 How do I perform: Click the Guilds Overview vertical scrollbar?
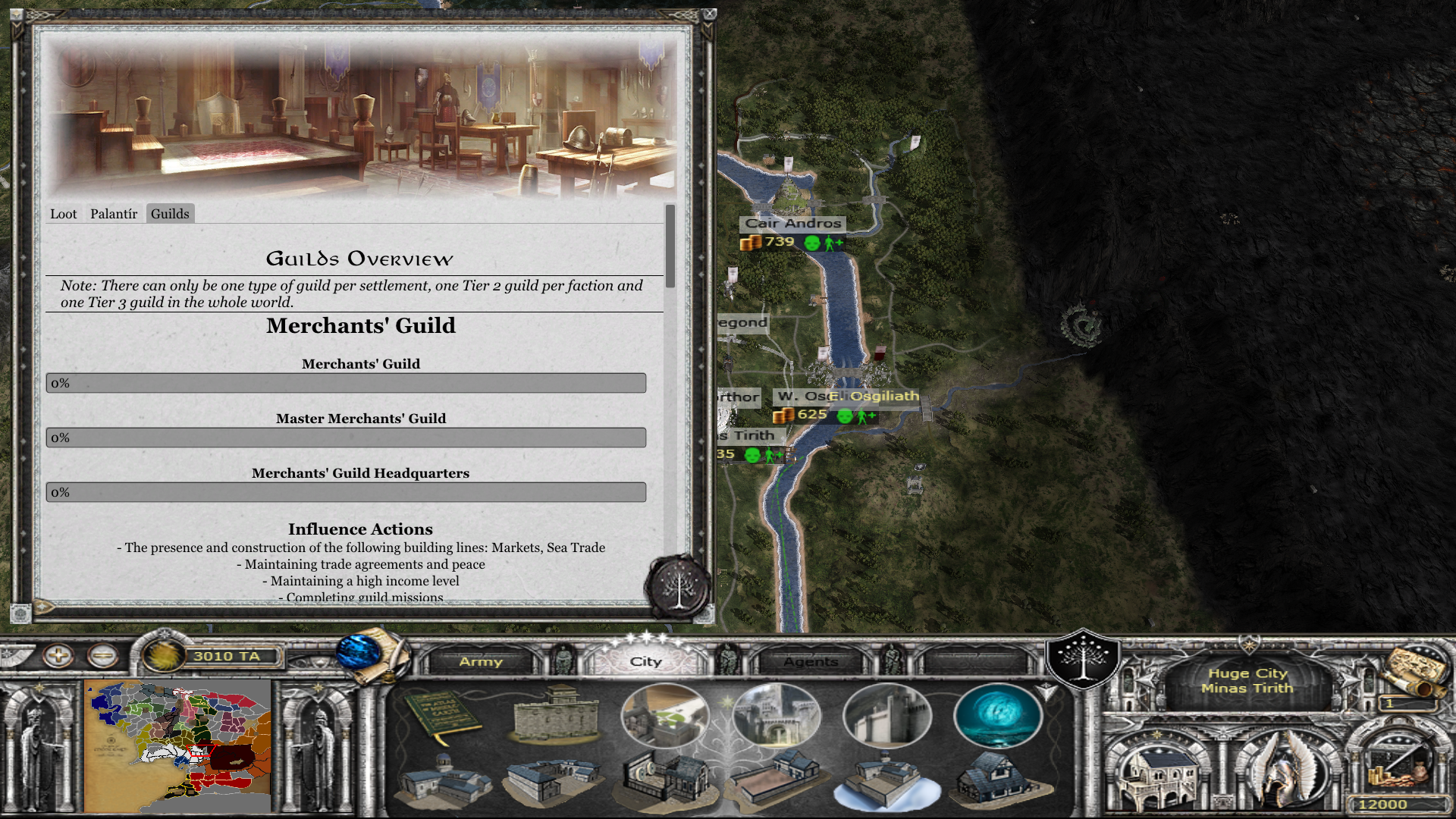click(670, 246)
